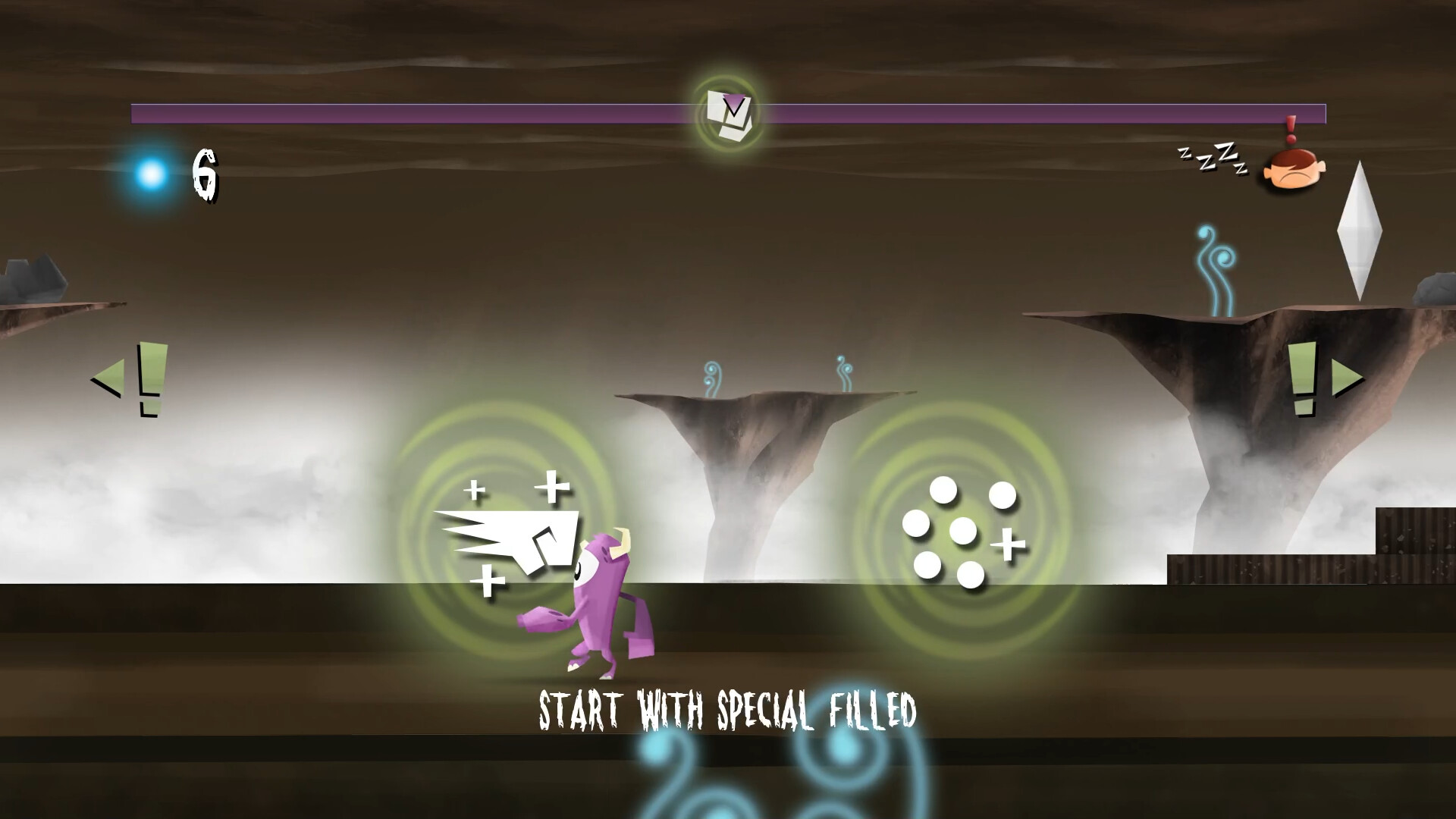The image size is (1456, 819).
Task: Toggle the red exclamation alert above the face
Action: (1291, 127)
